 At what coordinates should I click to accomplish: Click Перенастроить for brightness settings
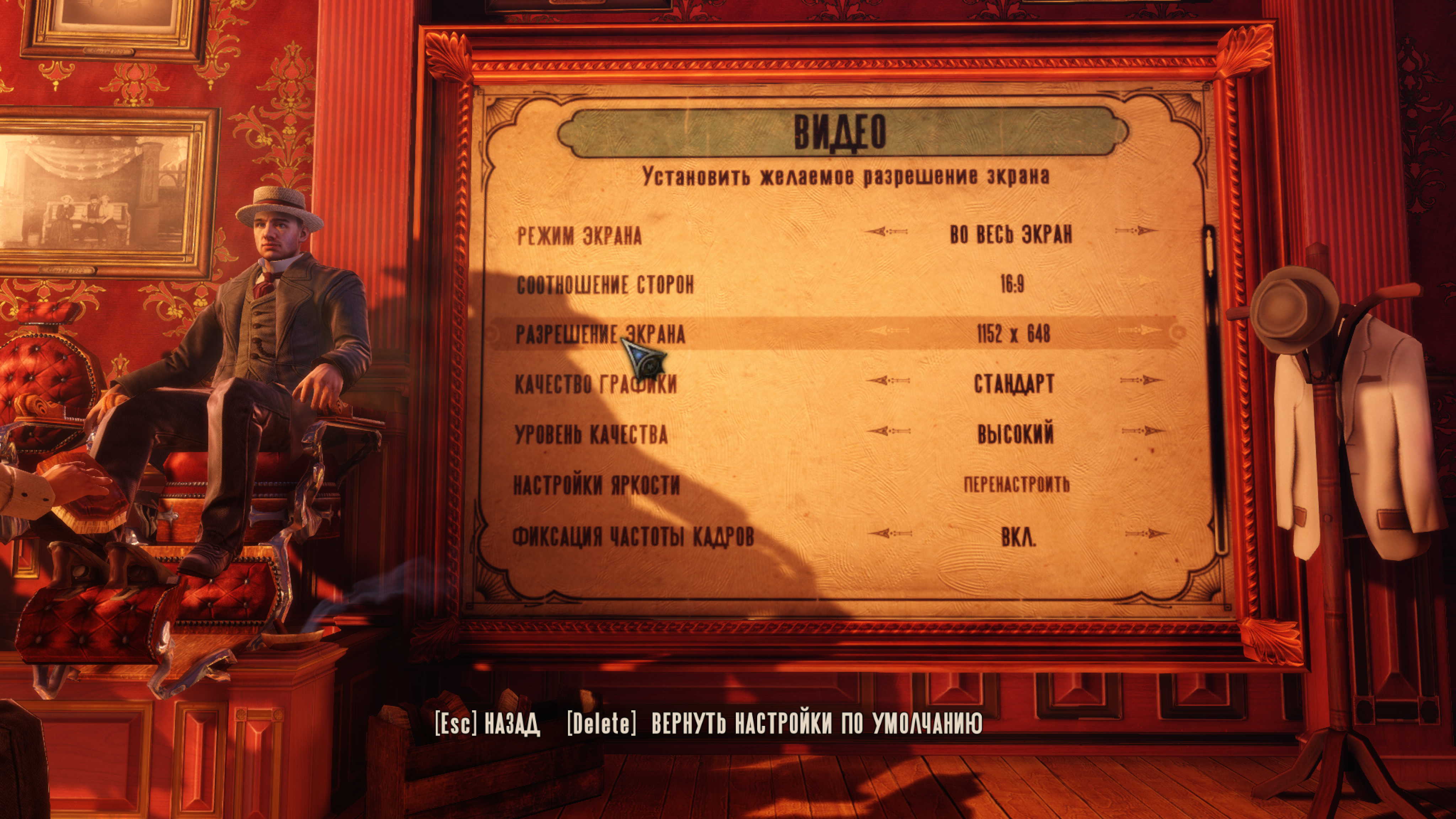coord(1016,485)
